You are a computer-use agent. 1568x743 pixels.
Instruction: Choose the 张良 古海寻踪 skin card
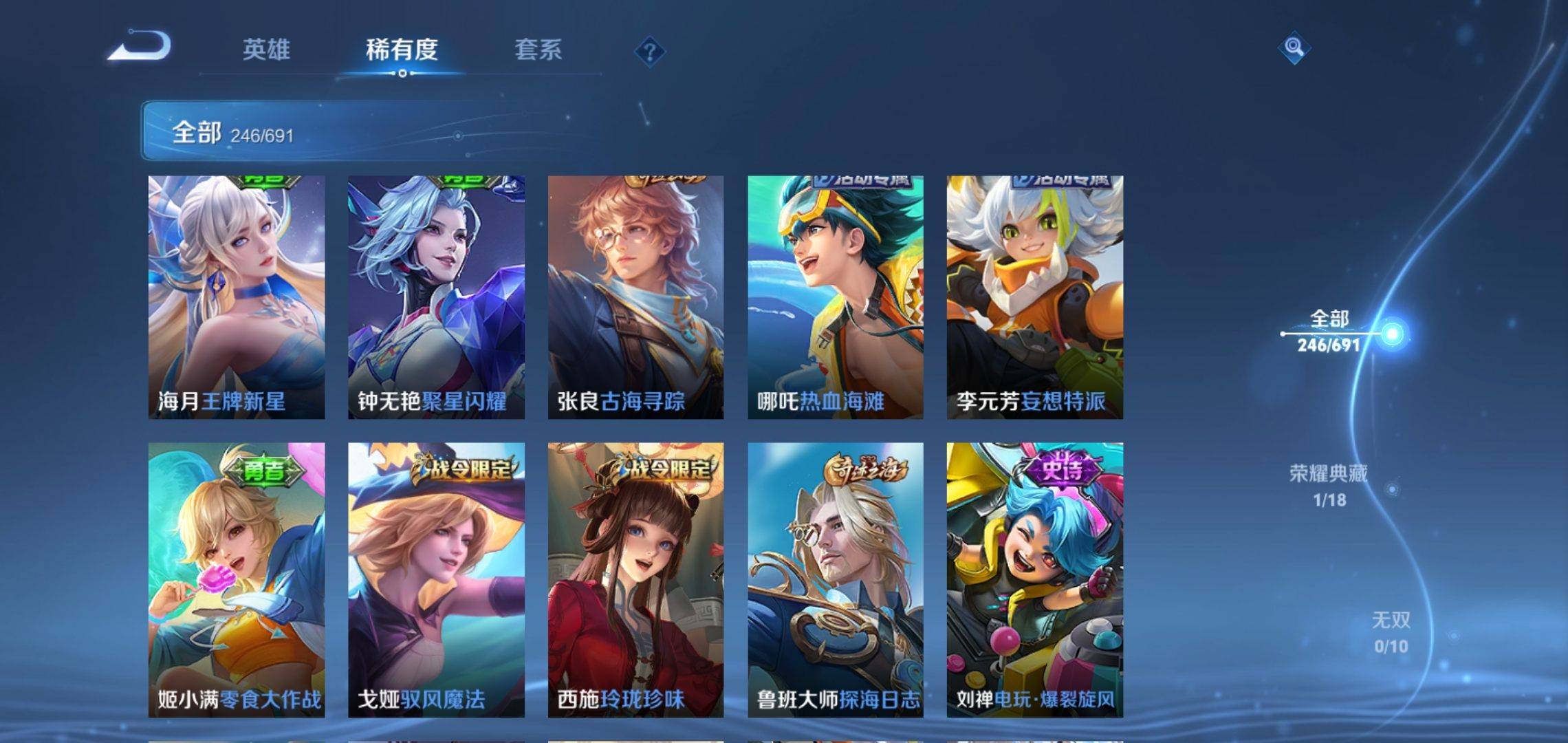(x=635, y=297)
